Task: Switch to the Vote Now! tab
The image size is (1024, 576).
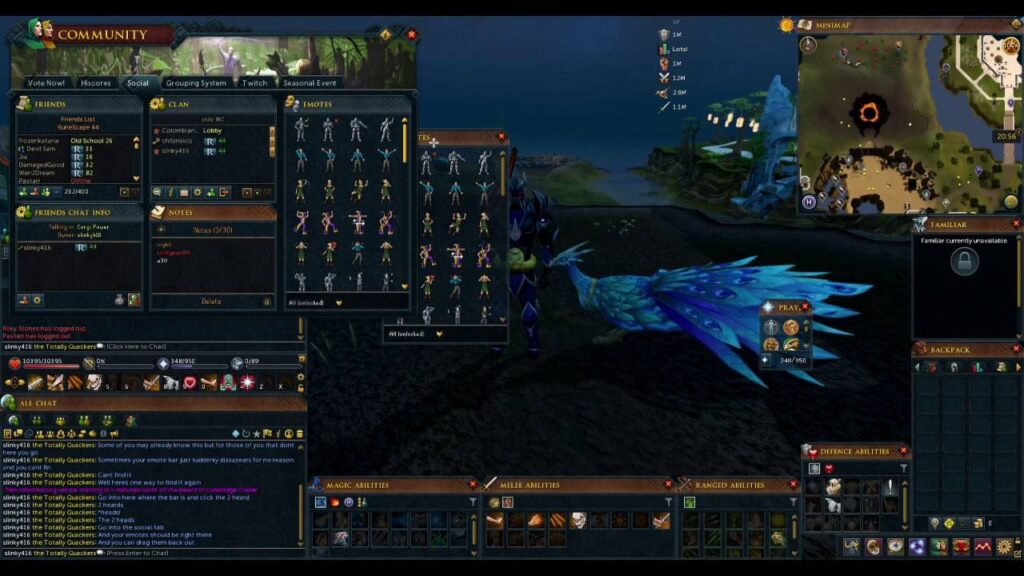Action: 46,83
